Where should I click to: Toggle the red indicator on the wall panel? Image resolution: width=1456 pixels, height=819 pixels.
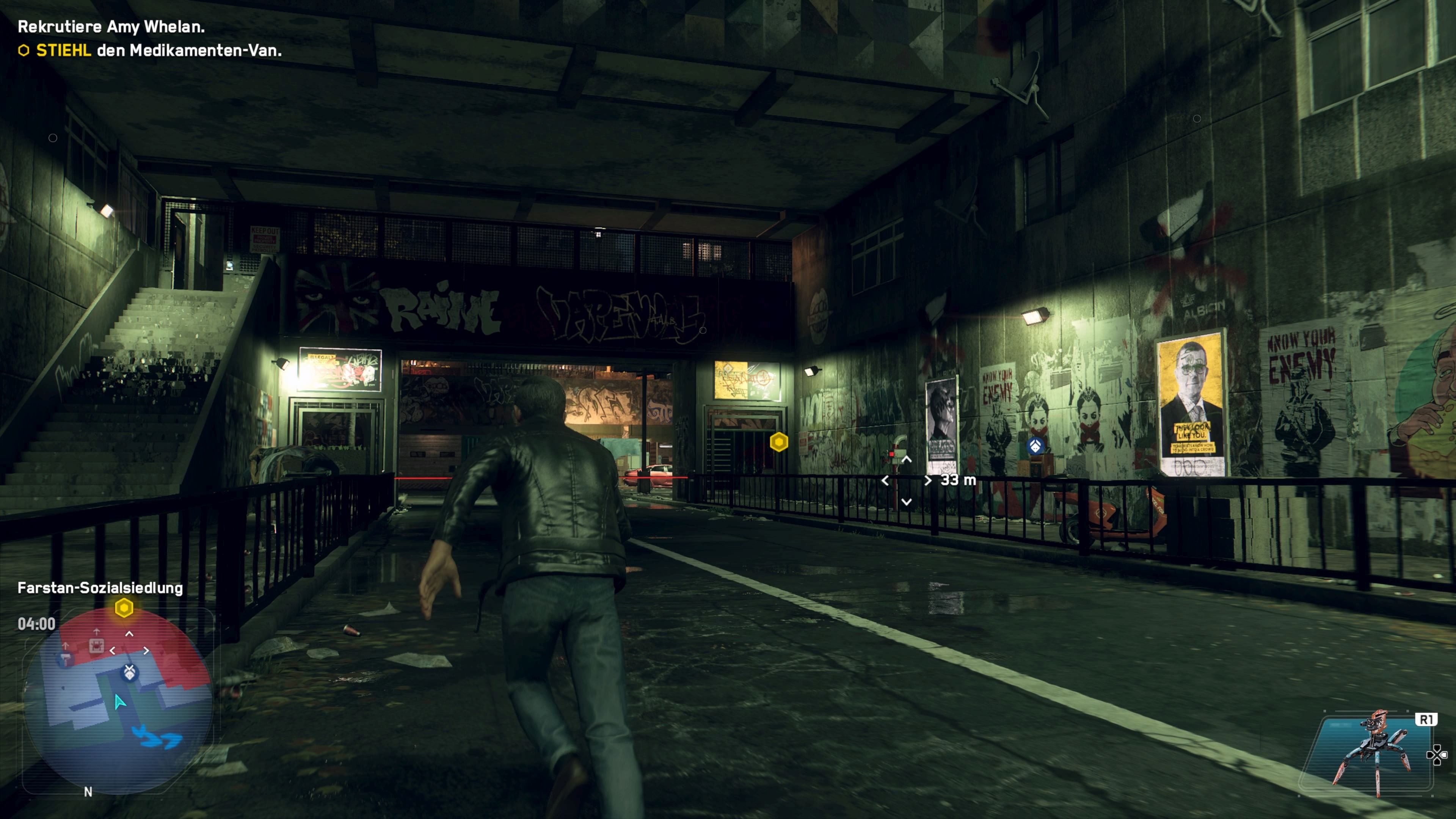point(892,455)
